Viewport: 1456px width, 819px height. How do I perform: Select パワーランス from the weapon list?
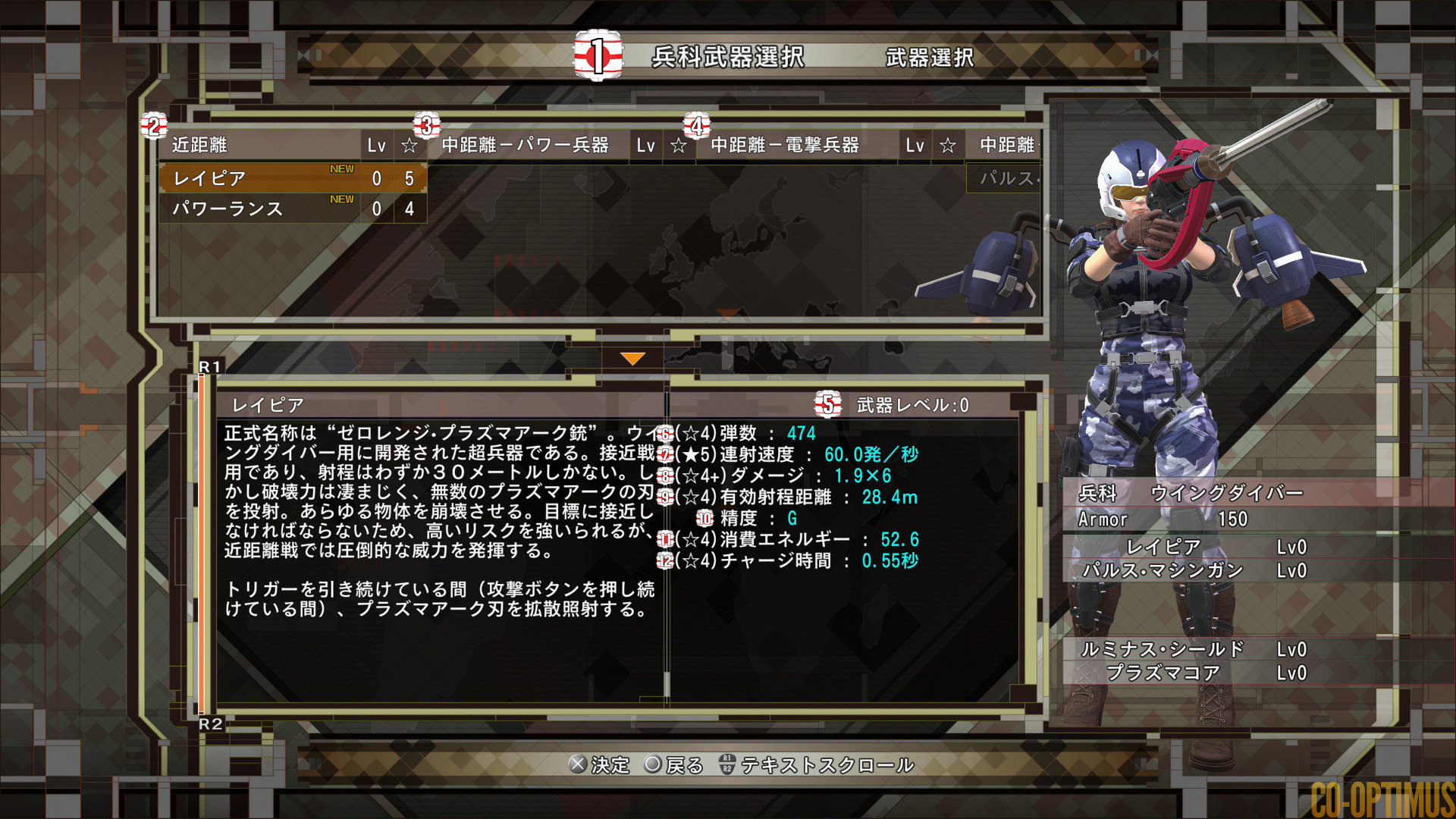[x=227, y=210]
